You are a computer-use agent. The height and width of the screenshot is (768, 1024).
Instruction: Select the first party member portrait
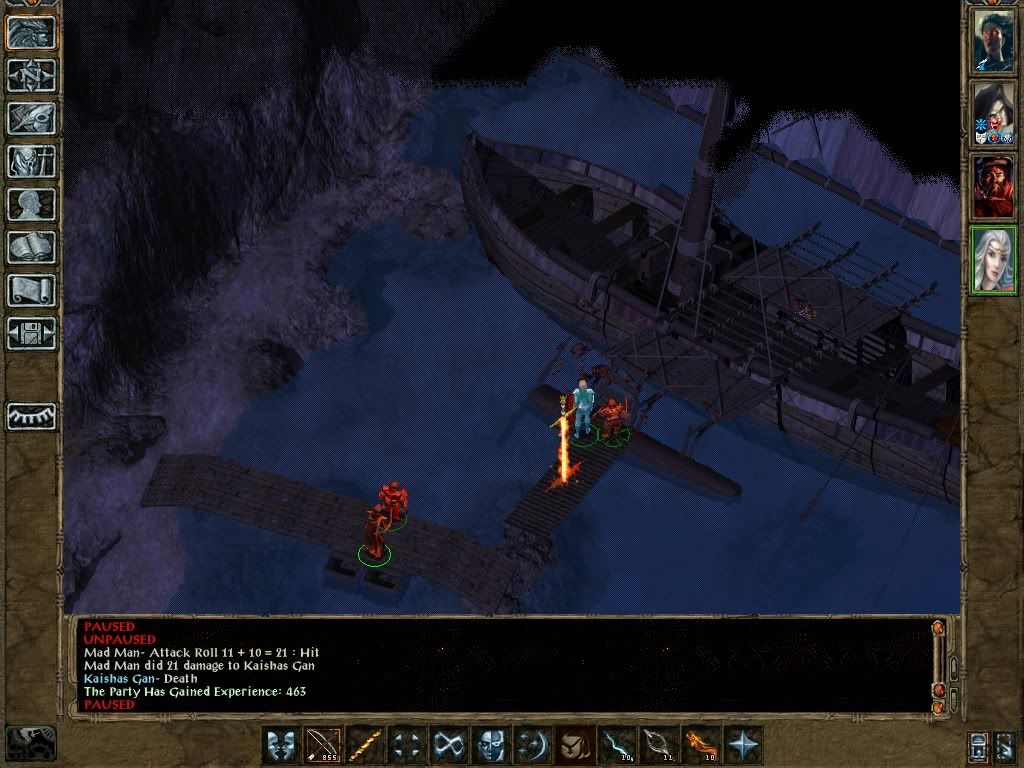994,40
